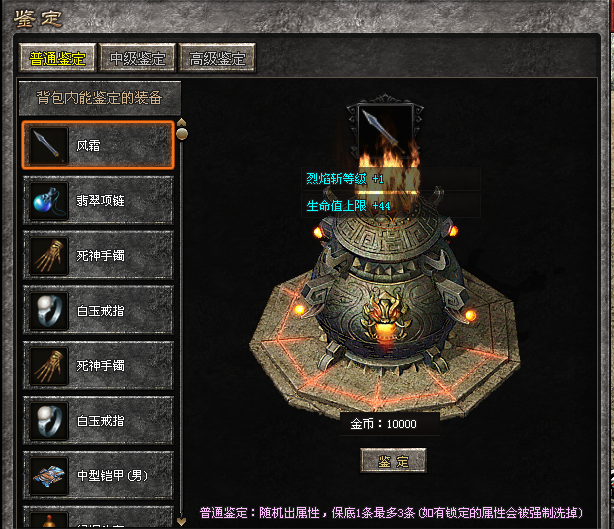Open the 中级鉴定 tab
Screen dimensions: 614x529
(x=139, y=58)
